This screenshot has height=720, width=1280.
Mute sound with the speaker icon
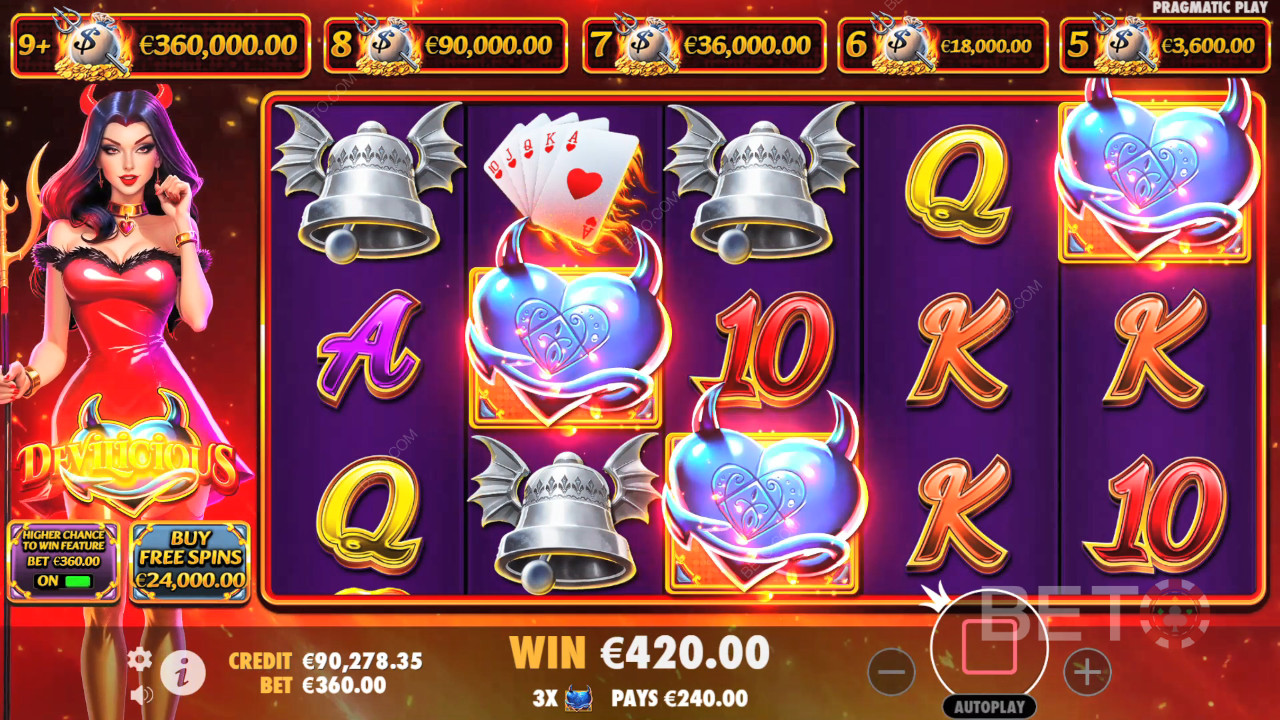coord(141,694)
